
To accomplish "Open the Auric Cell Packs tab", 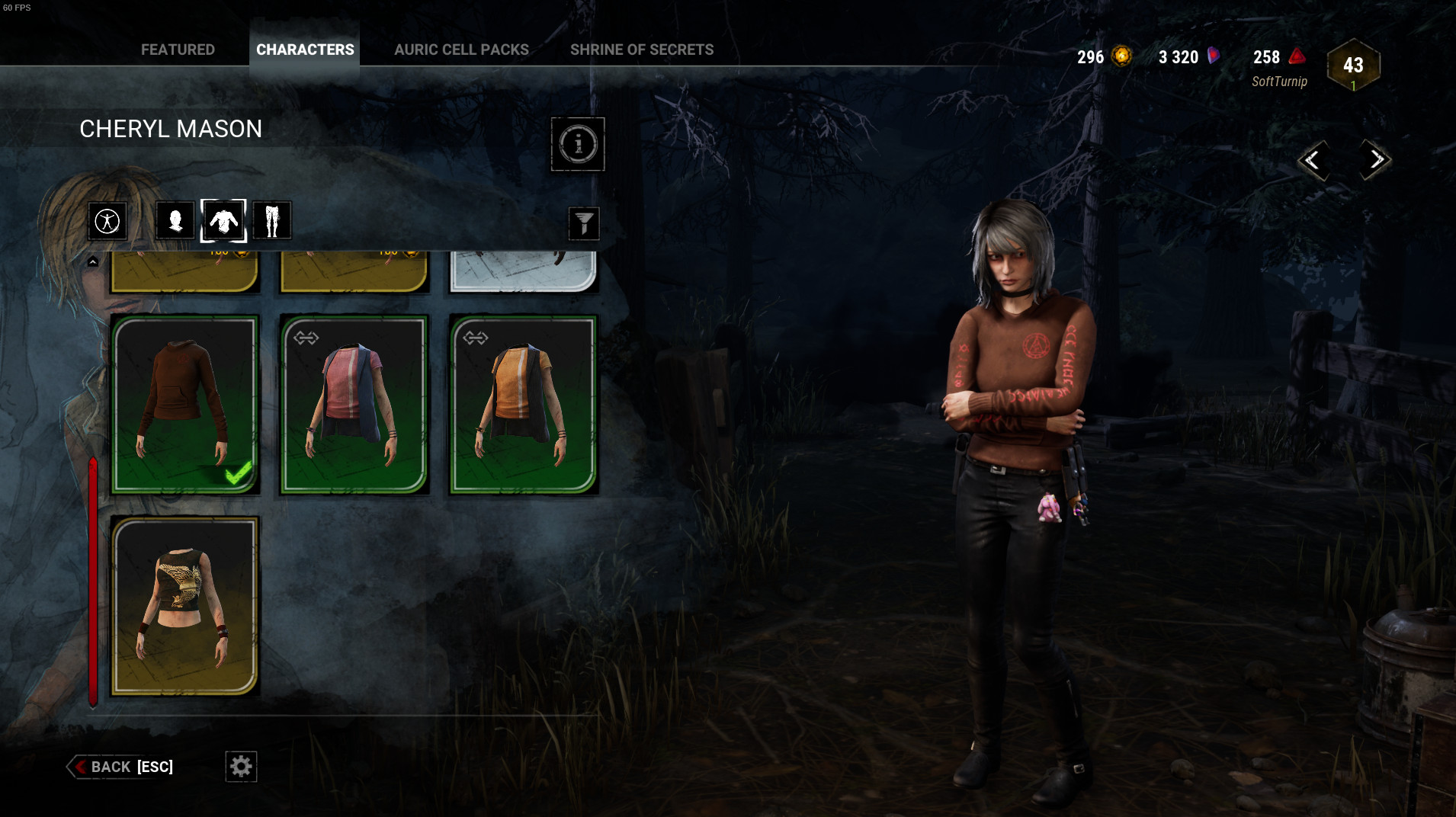I will (461, 49).
